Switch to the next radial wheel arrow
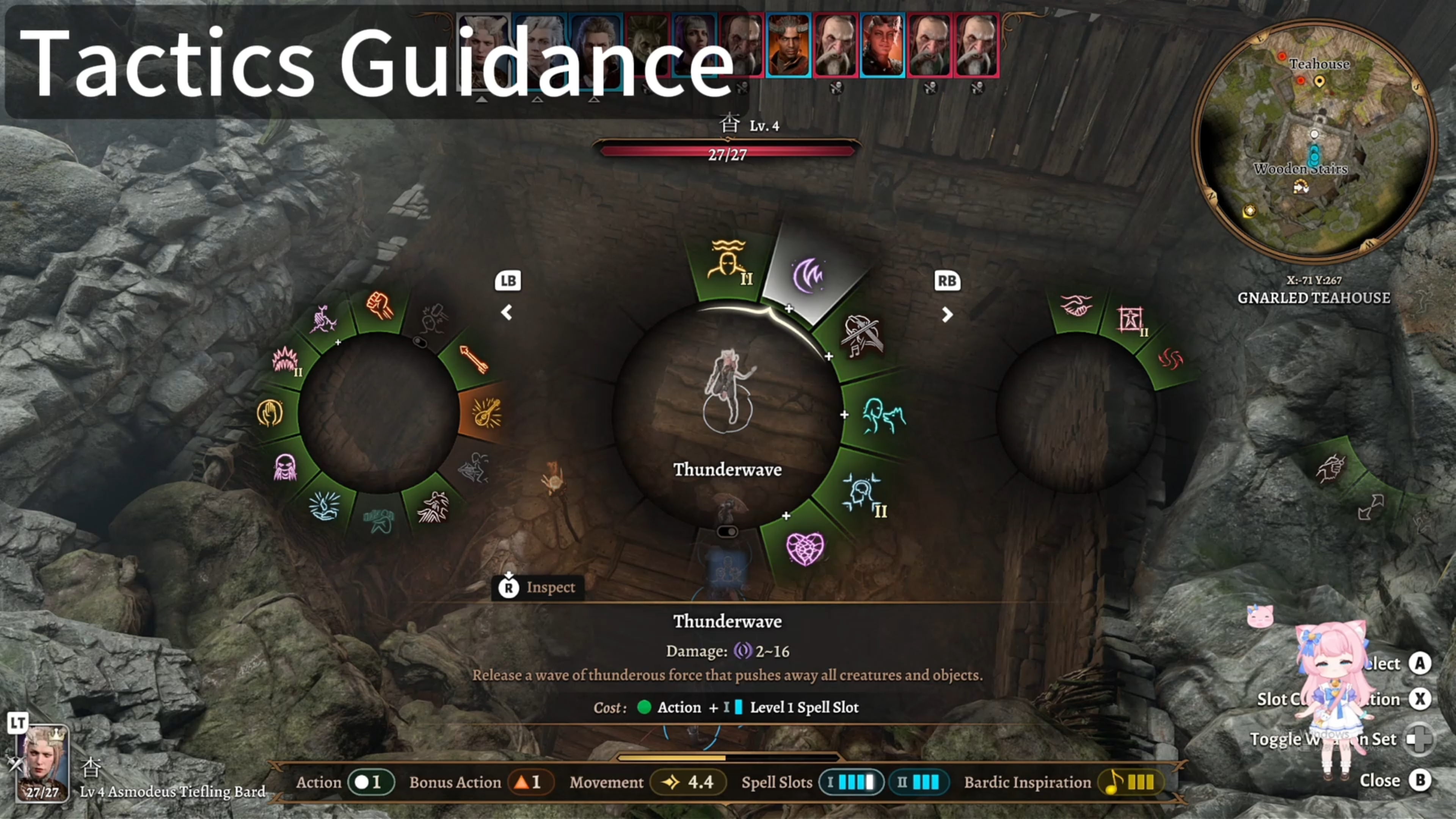The image size is (1456, 819). (947, 314)
